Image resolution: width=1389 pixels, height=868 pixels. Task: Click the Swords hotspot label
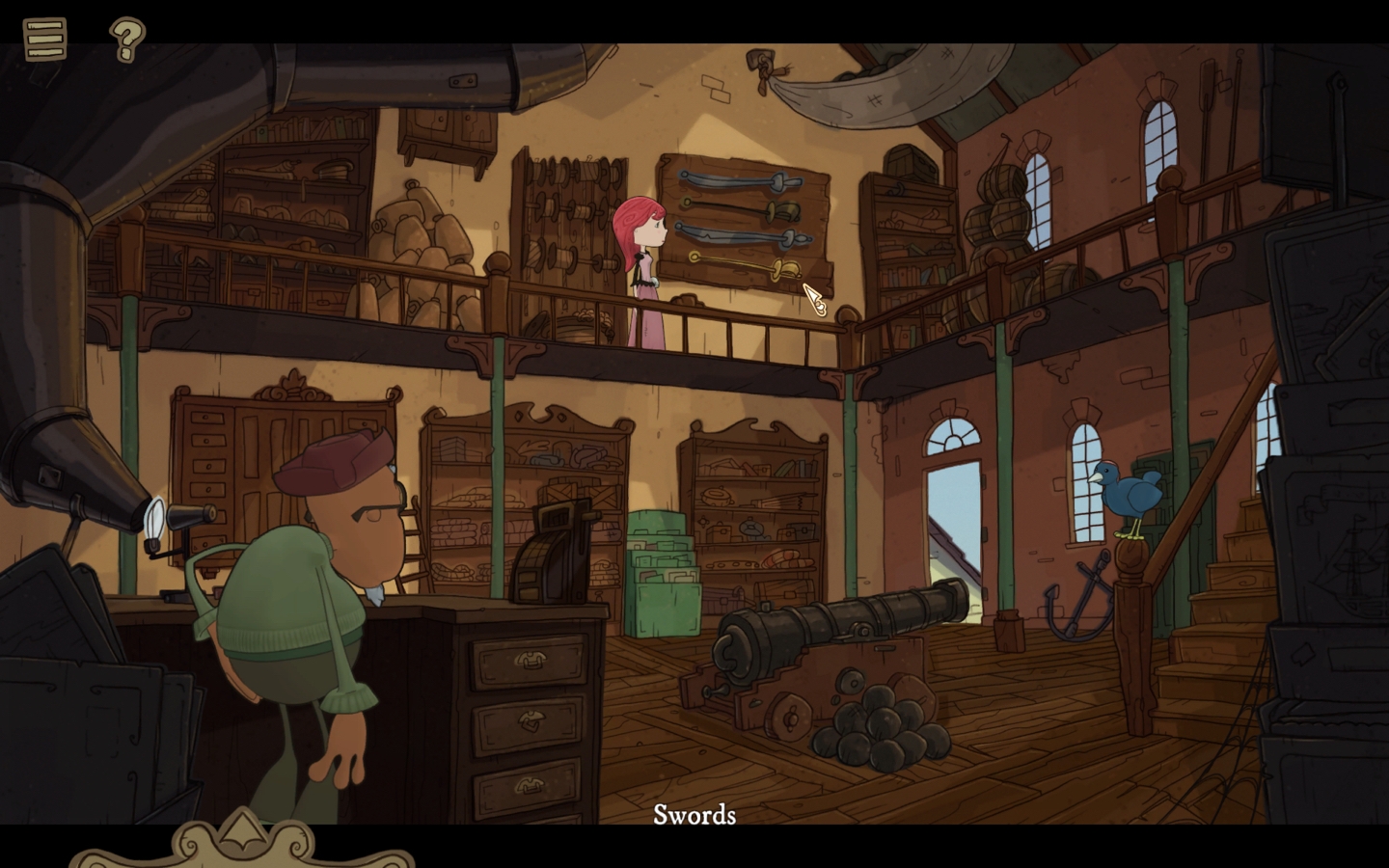[694, 816]
